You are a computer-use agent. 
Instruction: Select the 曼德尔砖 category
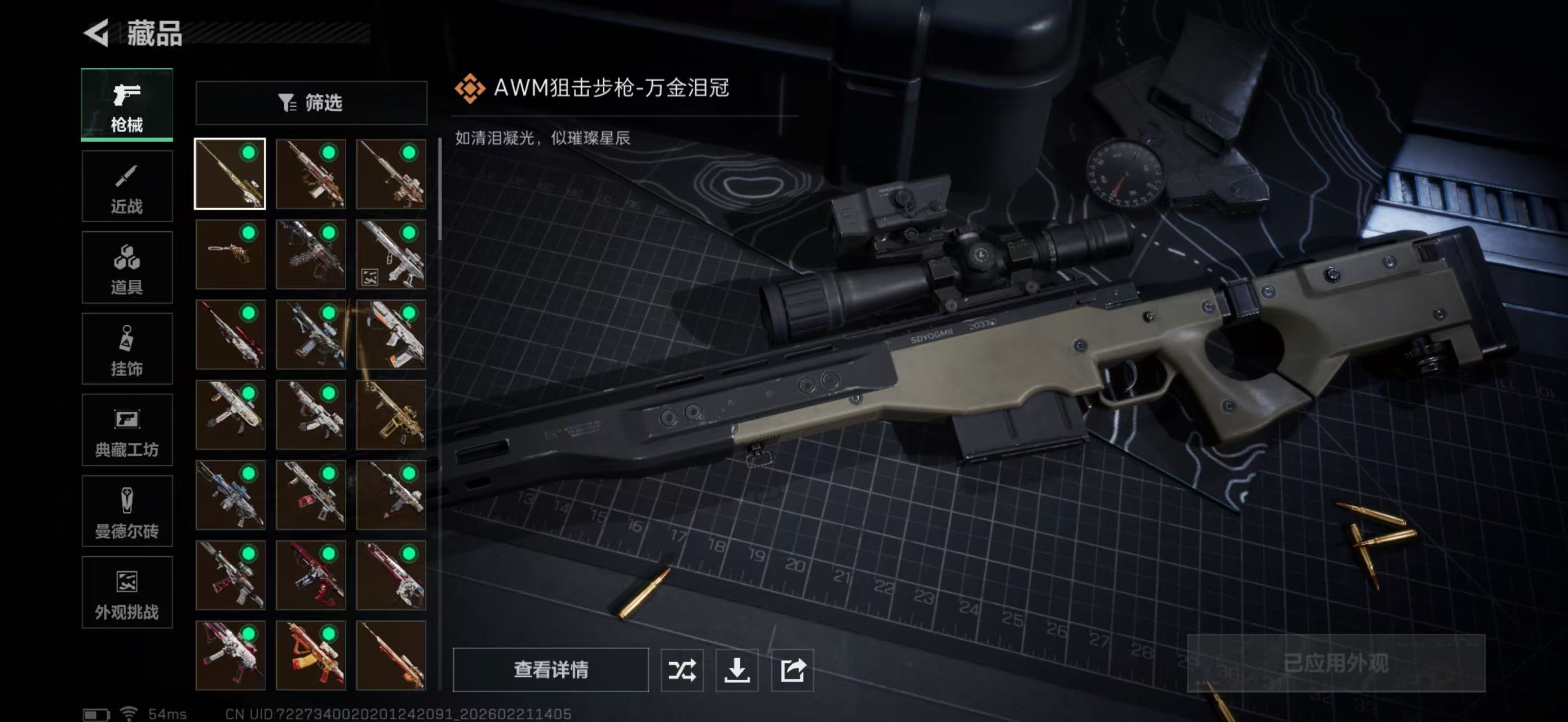pyautogui.click(x=127, y=512)
